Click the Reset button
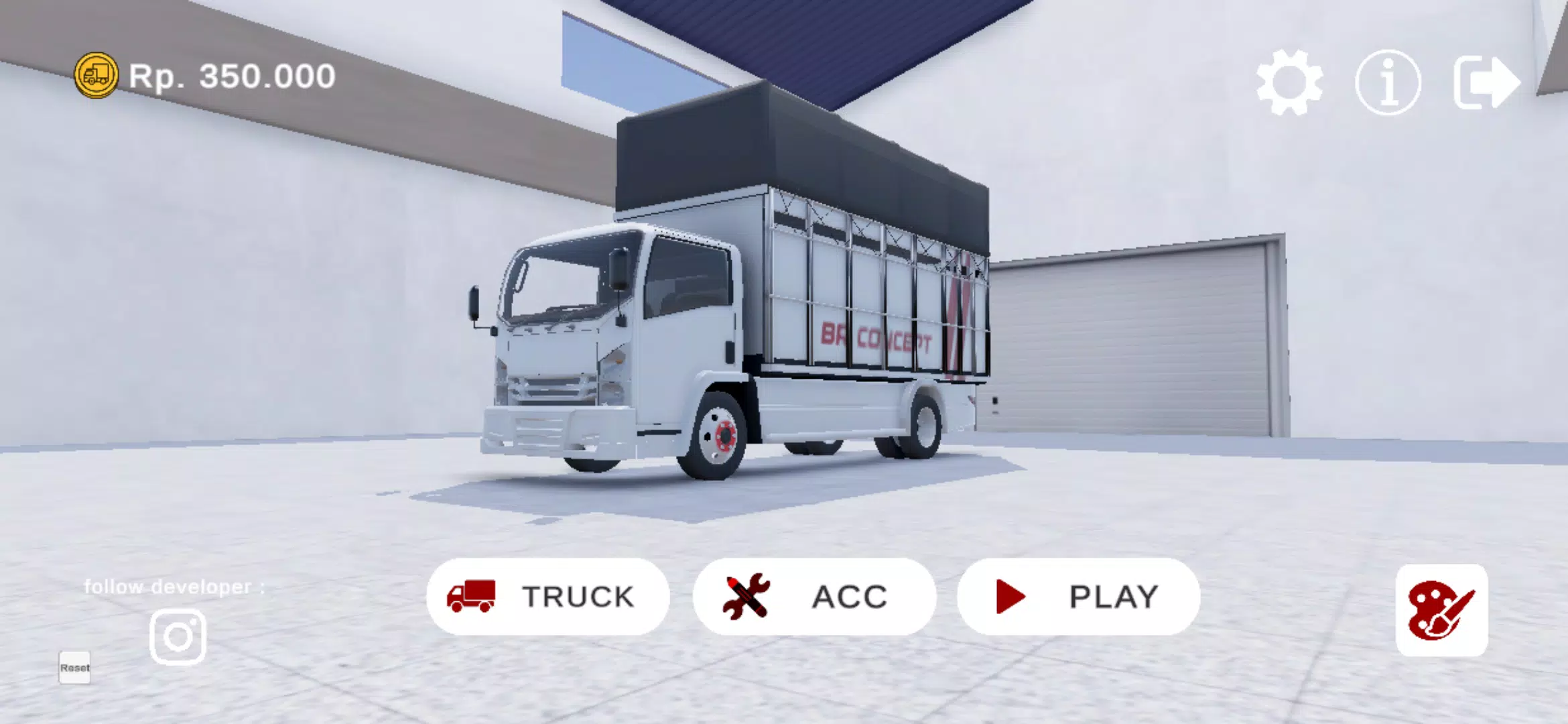This screenshot has width=1568, height=724. click(x=74, y=668)
